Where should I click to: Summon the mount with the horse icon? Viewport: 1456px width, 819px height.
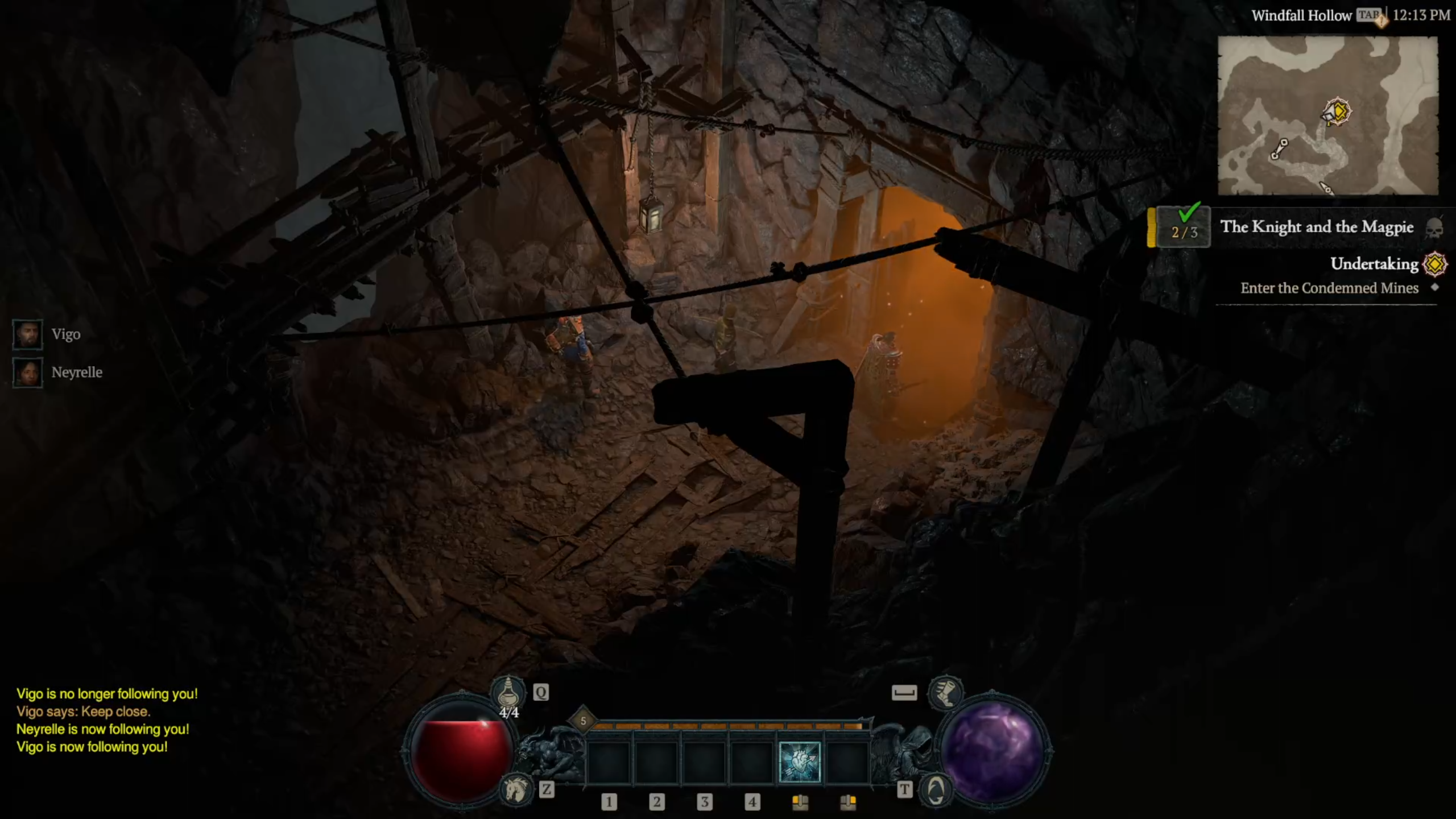pyautogui.click(x=516, y=790)
